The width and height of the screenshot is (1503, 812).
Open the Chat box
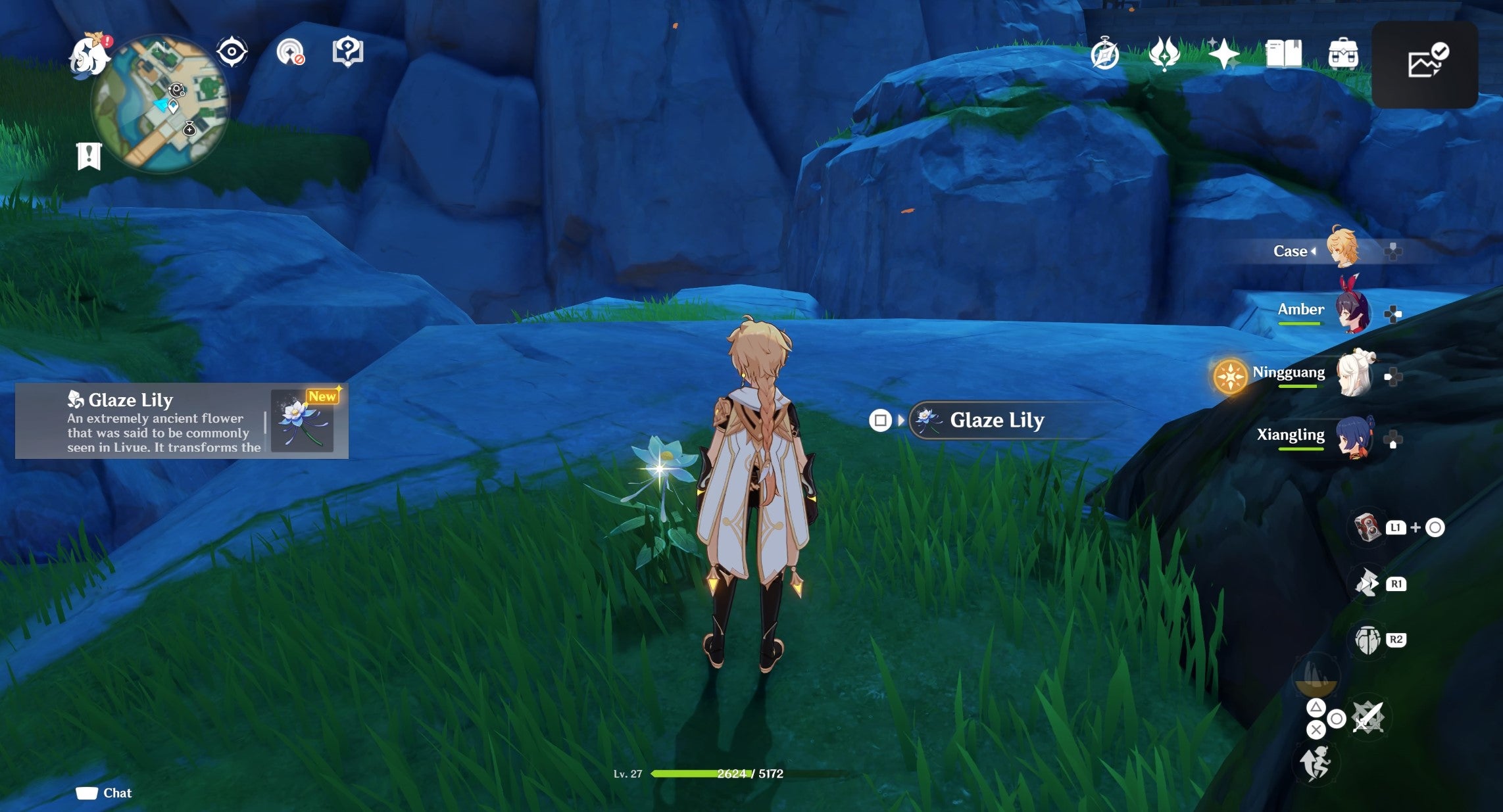click(104, 793)
